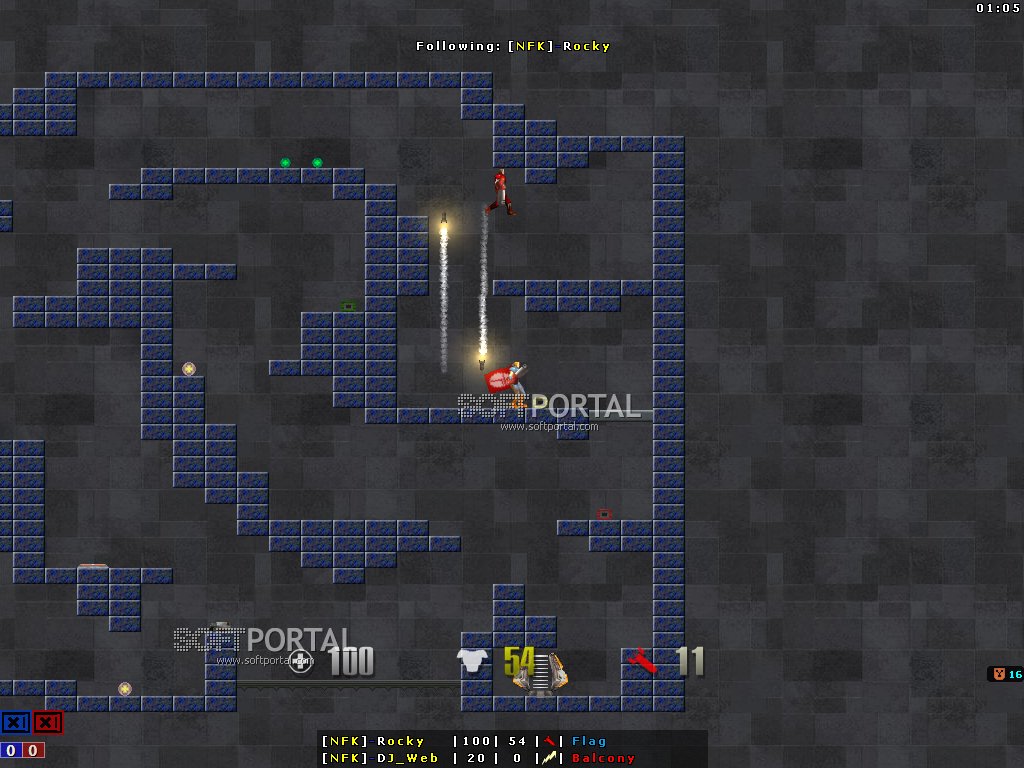Click the blue team flag icon
Viewport: 1024px width, 768px height.
pos(15,722)
